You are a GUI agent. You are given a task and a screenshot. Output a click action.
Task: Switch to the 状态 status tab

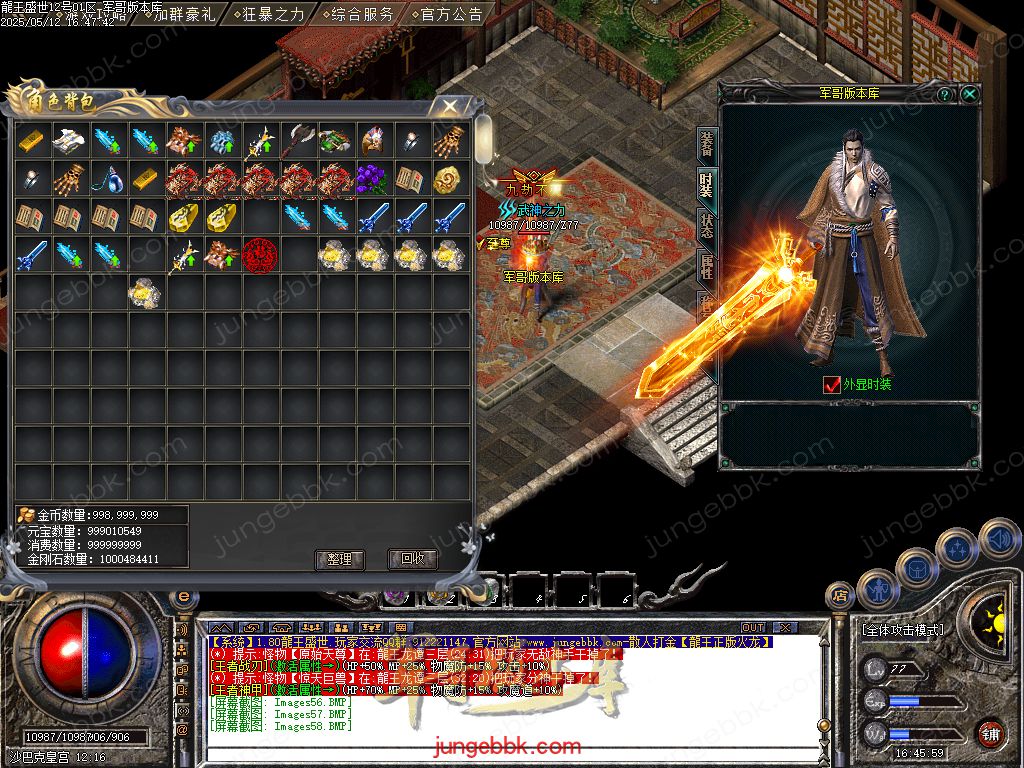(x=706, y=226)
